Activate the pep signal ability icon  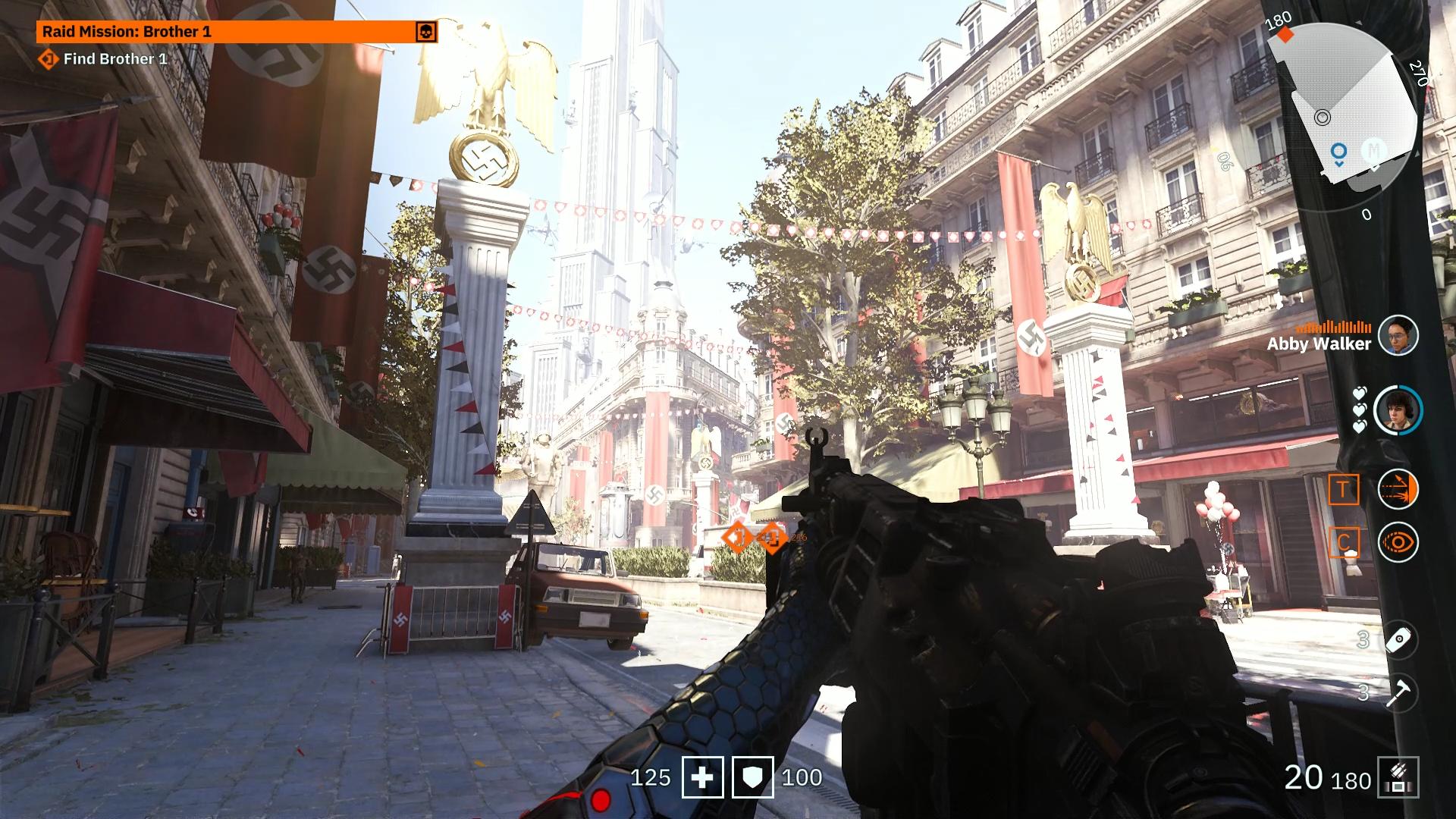(x=1398, y=489)
